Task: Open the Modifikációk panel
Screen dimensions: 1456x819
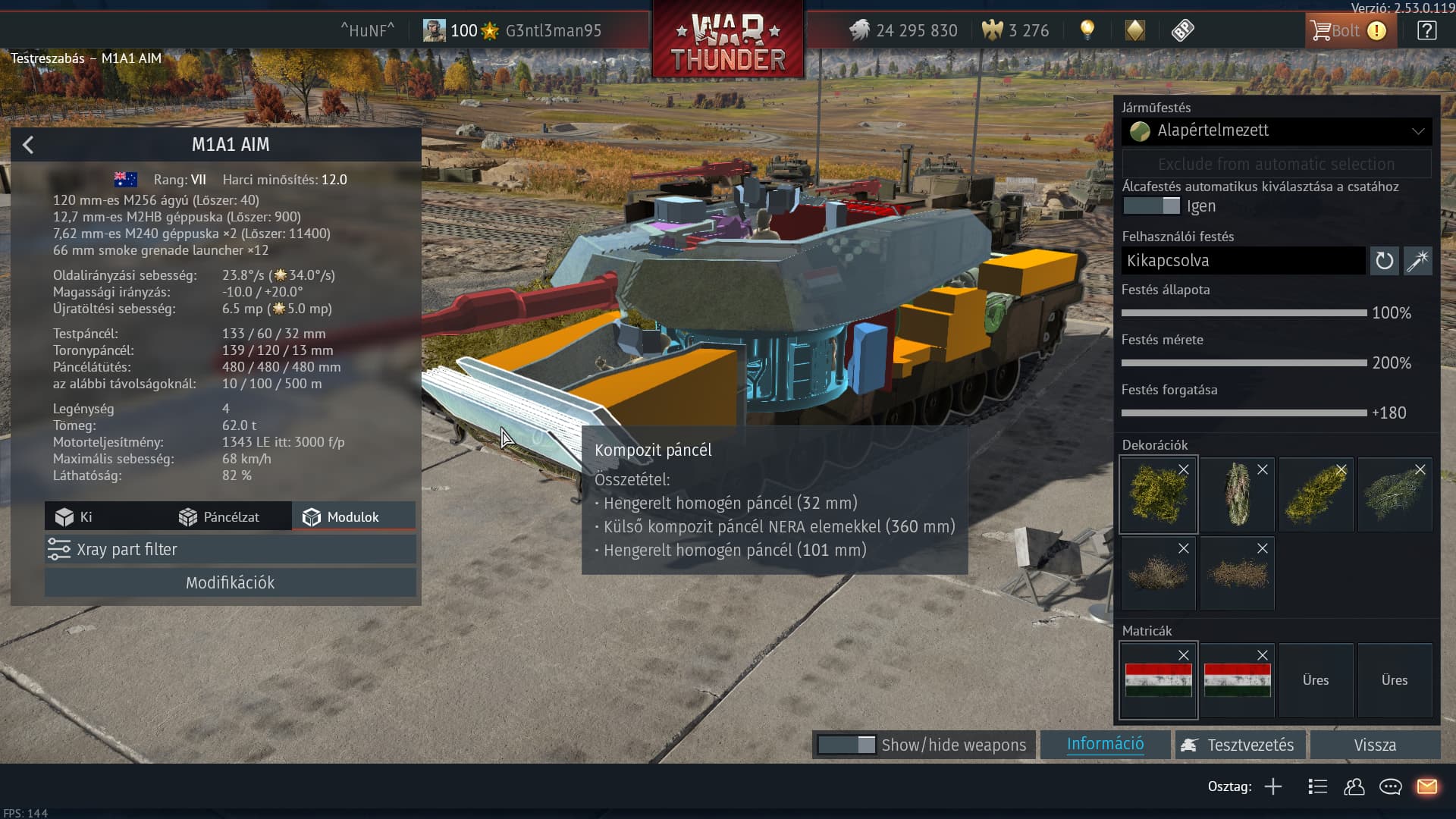Action: click(230, 583)
